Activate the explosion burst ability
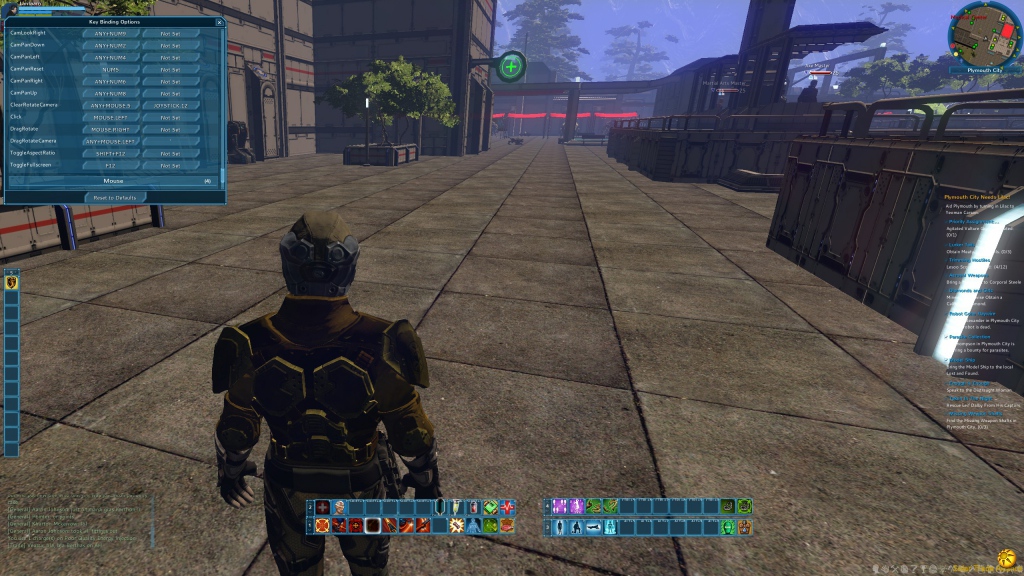 pos(456,525)
